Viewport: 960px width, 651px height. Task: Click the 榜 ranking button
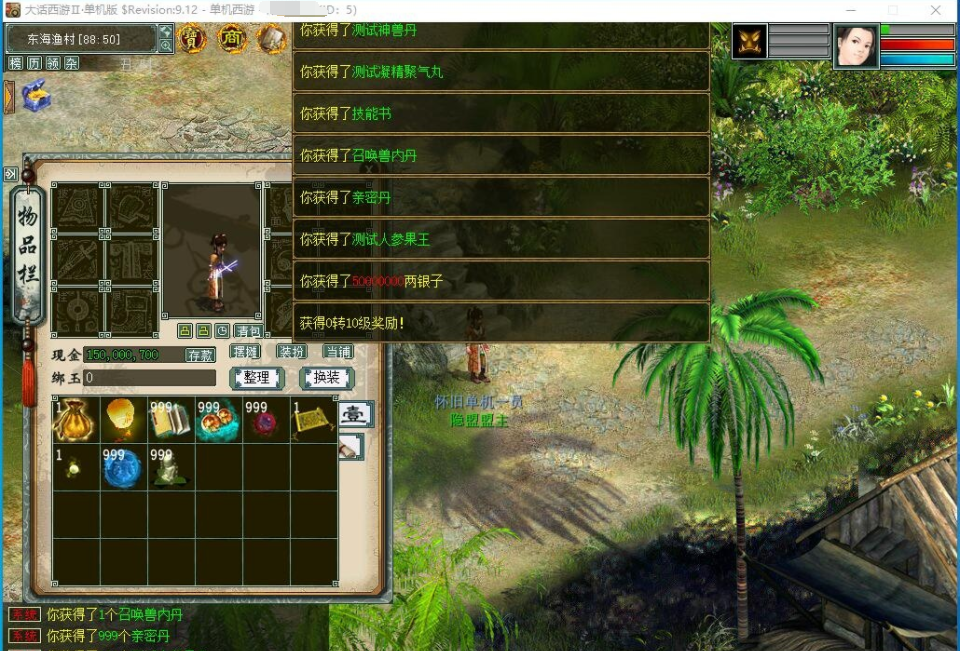point(15,63)
